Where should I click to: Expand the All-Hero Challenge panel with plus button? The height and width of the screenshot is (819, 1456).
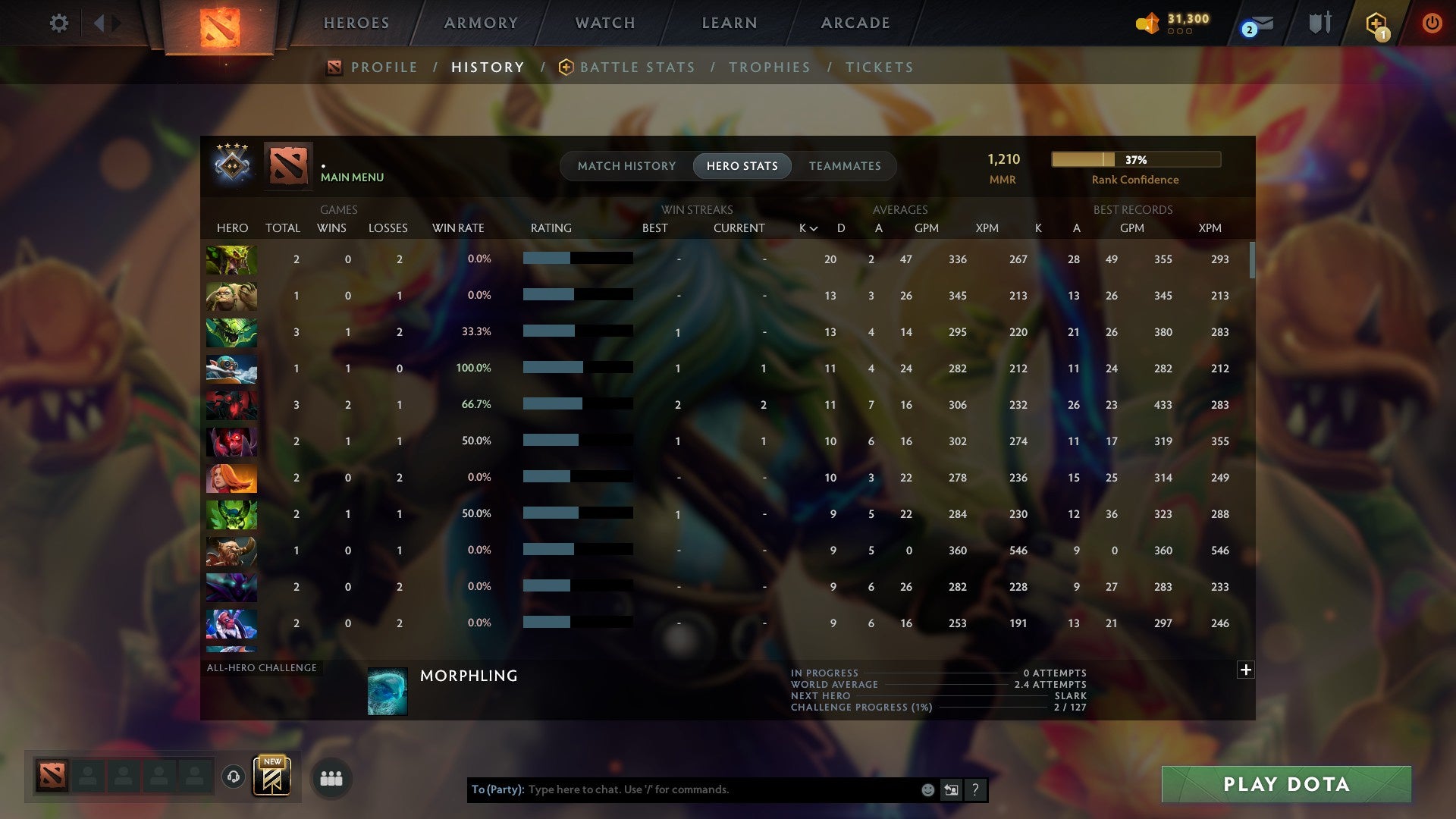point(1244,670)
